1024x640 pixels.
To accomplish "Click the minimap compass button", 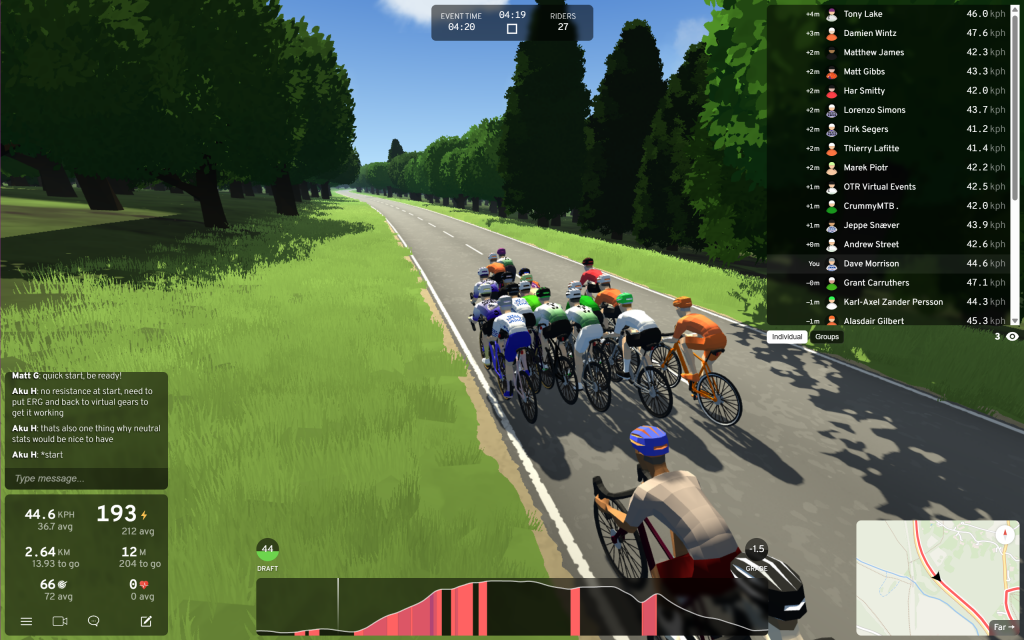I will point(1005,534).
